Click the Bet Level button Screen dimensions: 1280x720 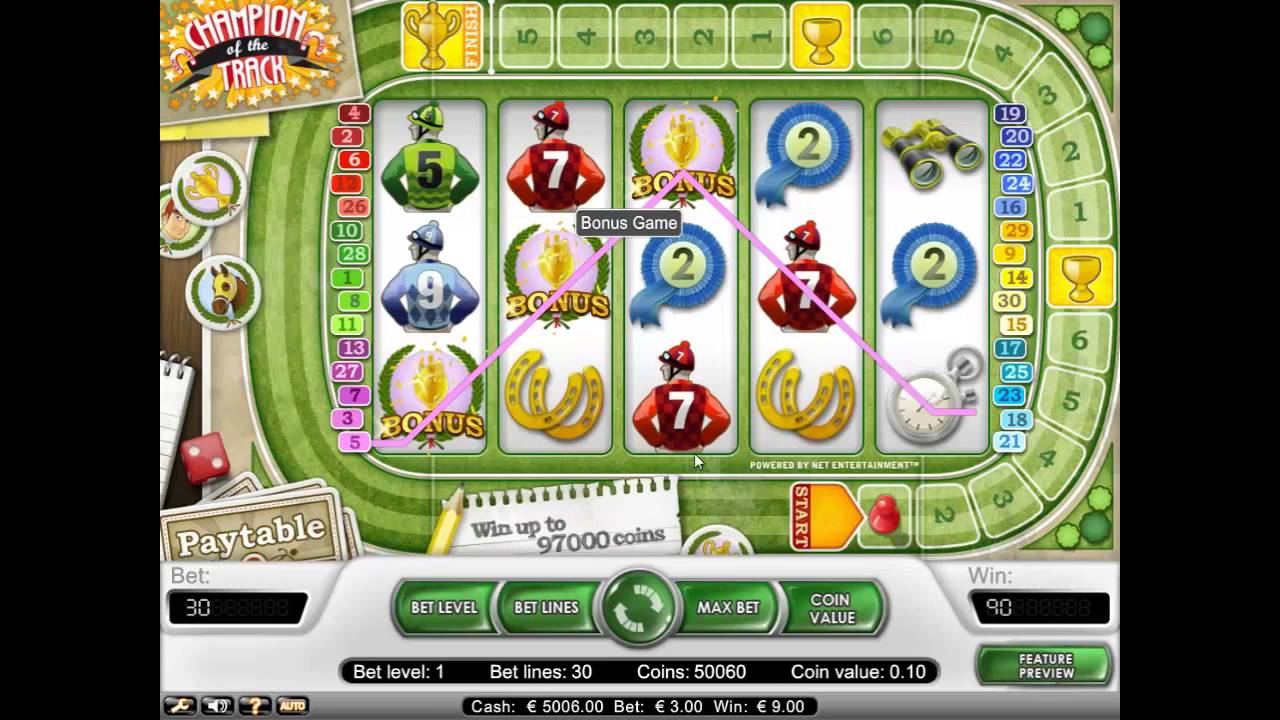tap(444, 607)
